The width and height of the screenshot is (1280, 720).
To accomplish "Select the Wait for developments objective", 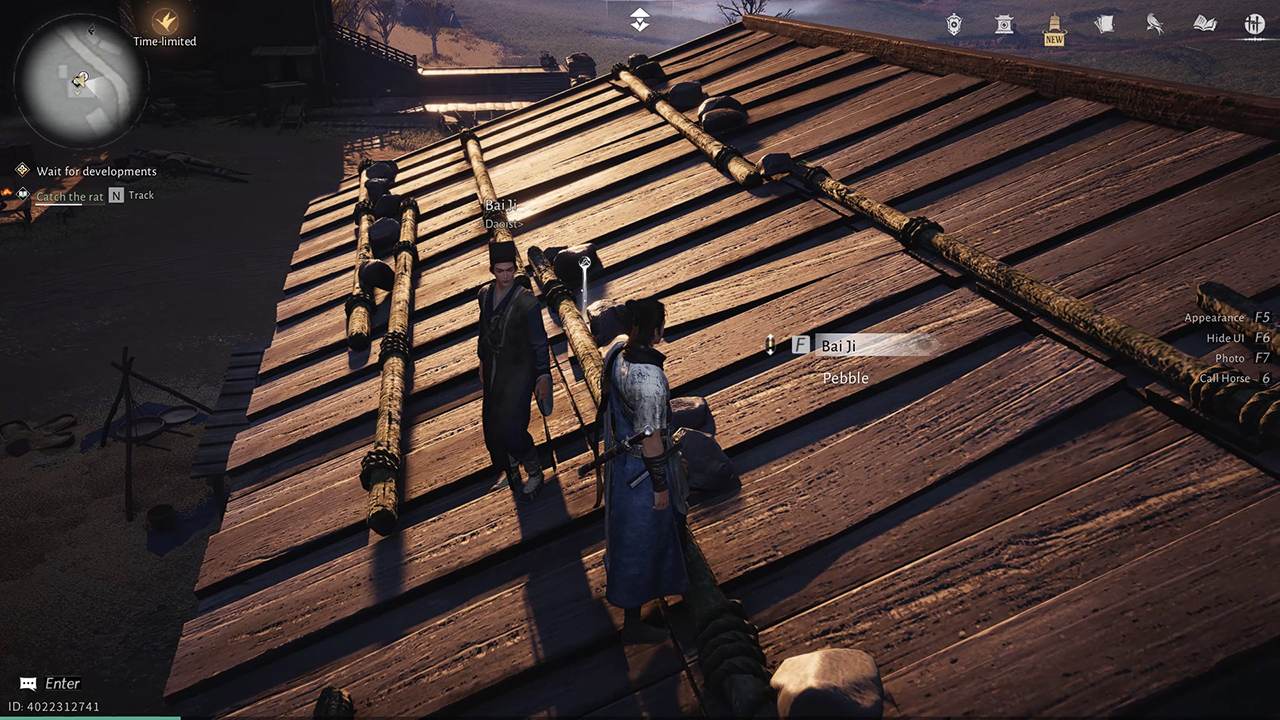I will click(96, 171).
